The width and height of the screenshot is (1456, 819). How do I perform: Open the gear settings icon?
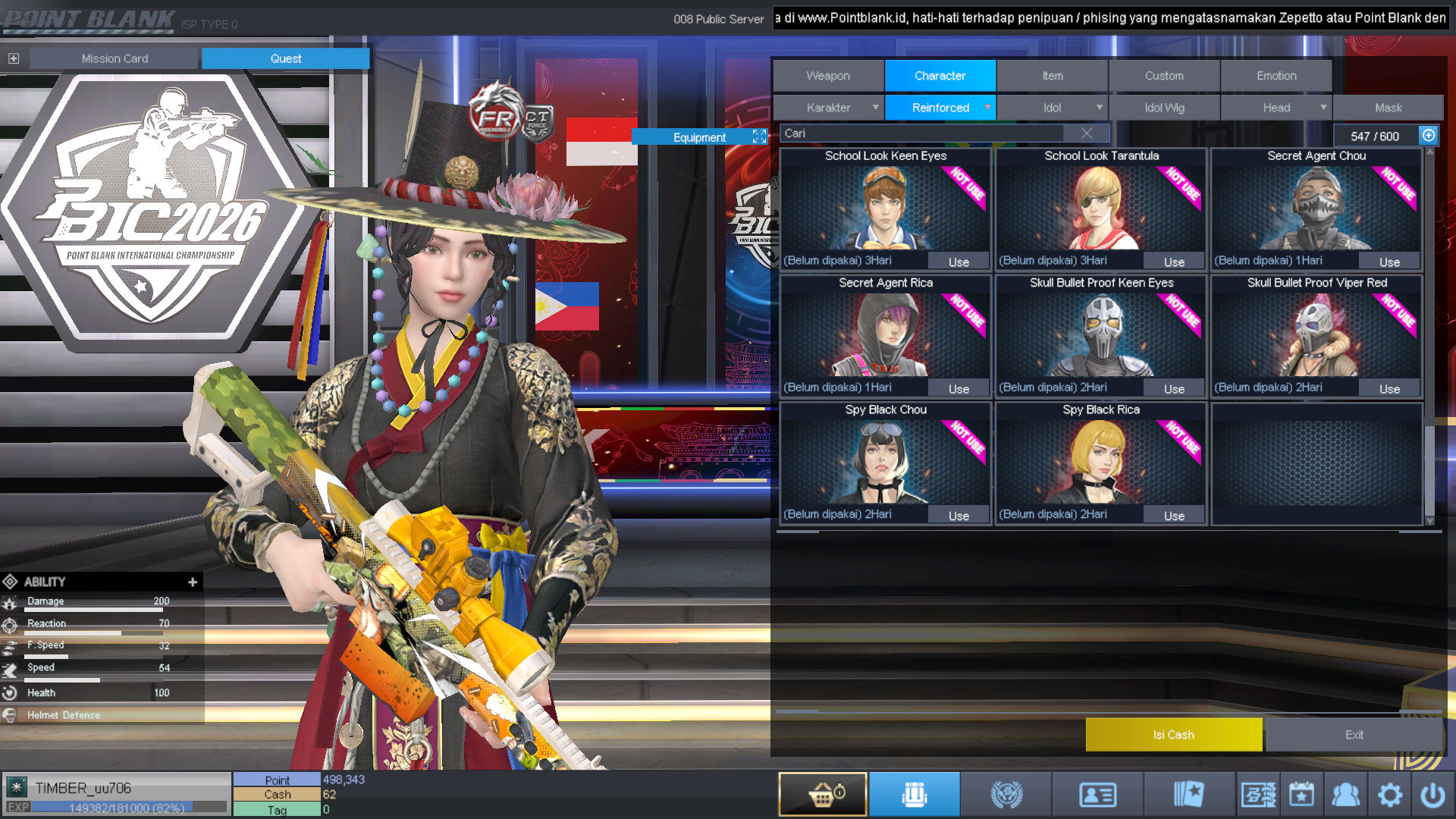point(1389,795)
